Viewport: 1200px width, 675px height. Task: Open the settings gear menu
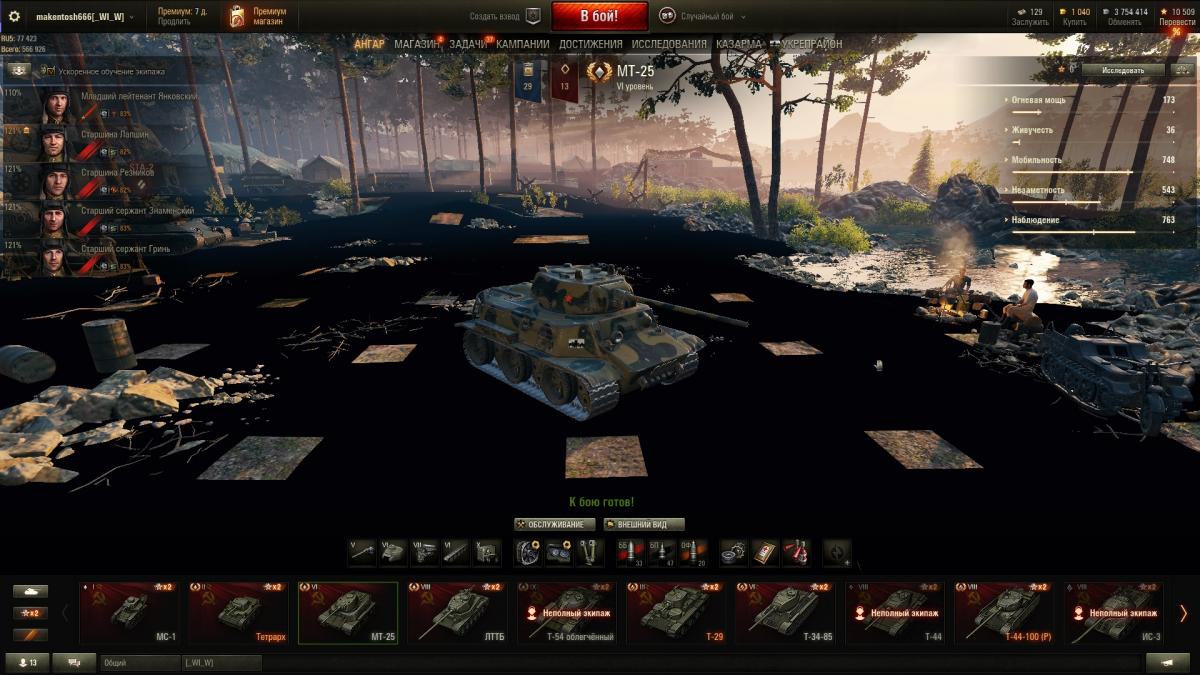[14, 17]
